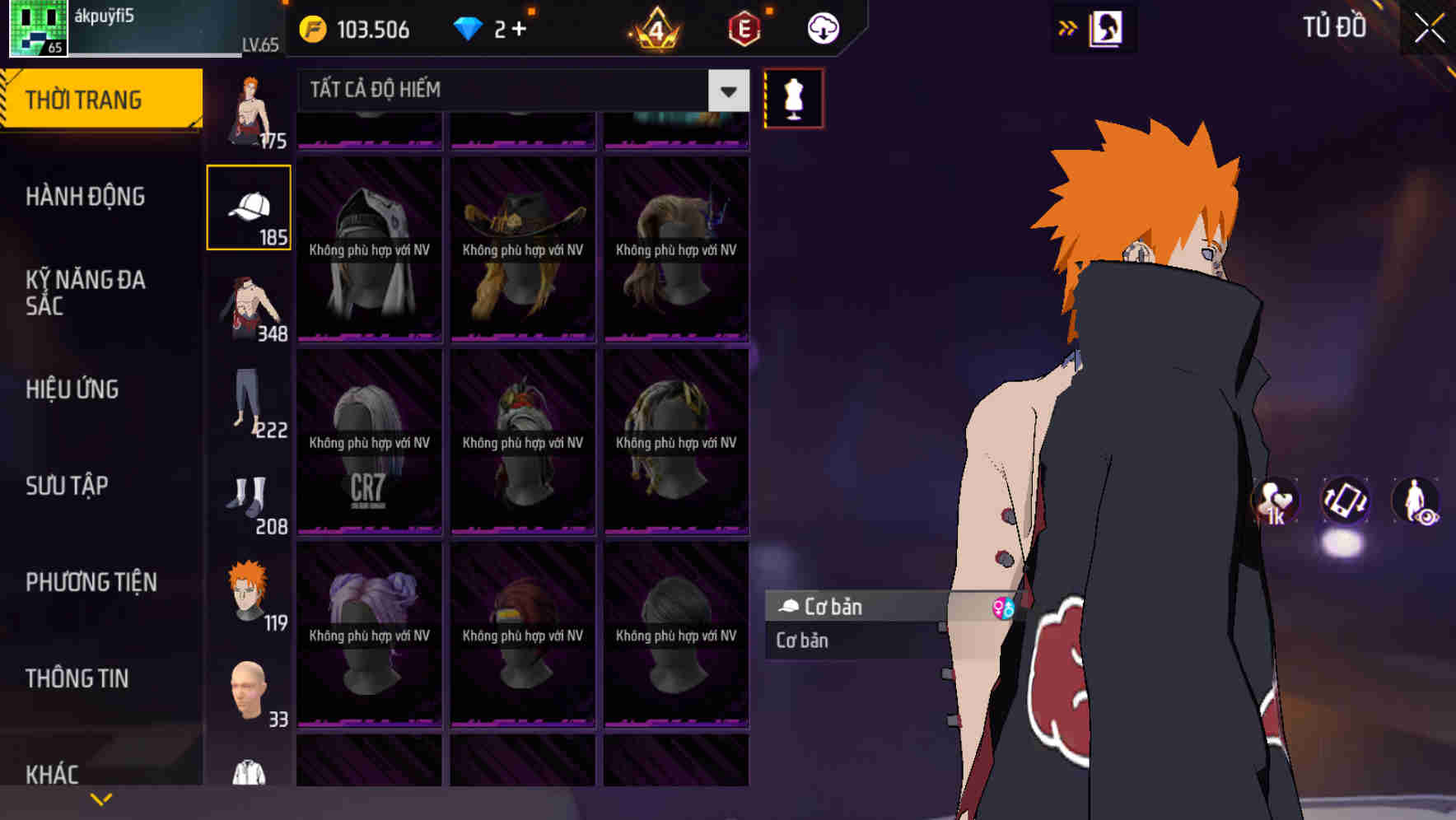This screenshot has height=820, width=1456.
Task: Toggle the mannequin outfit preview
Action: coord(793,97)
